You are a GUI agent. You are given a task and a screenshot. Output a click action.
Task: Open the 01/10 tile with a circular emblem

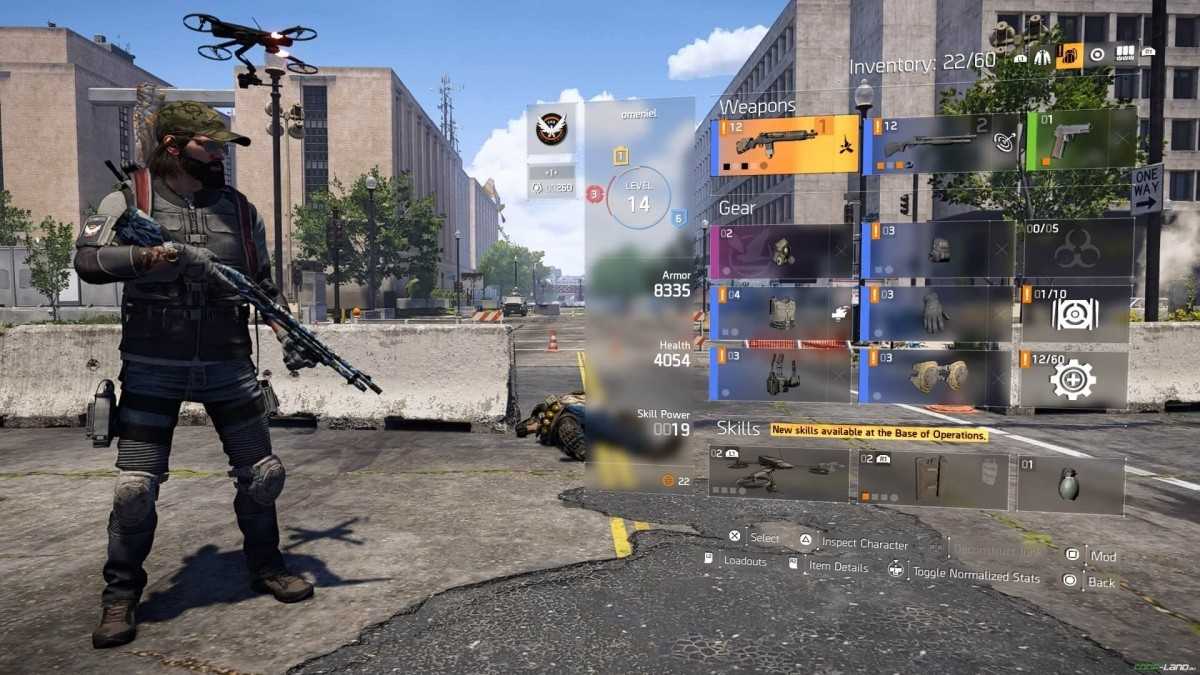(x=1076, y=314)
